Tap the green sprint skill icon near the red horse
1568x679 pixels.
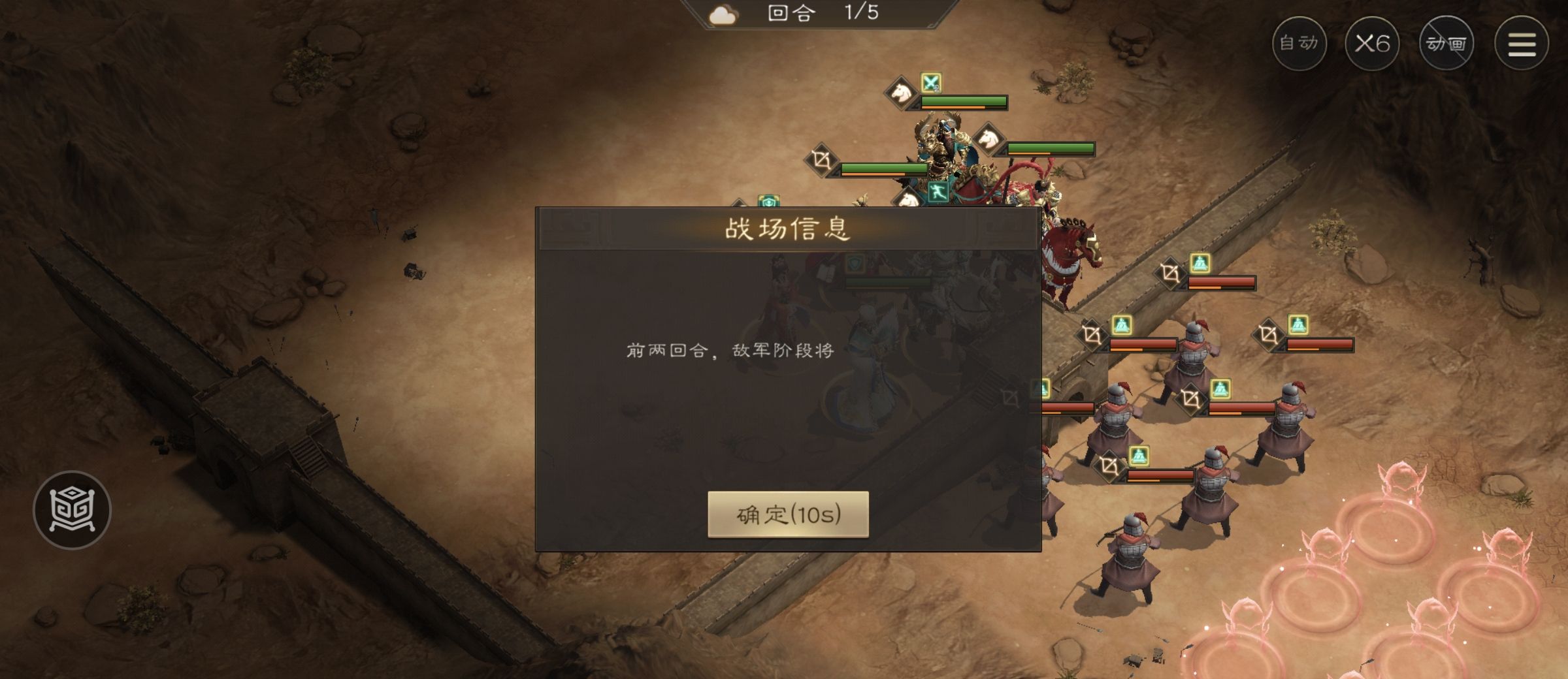[x=939, y=193]
